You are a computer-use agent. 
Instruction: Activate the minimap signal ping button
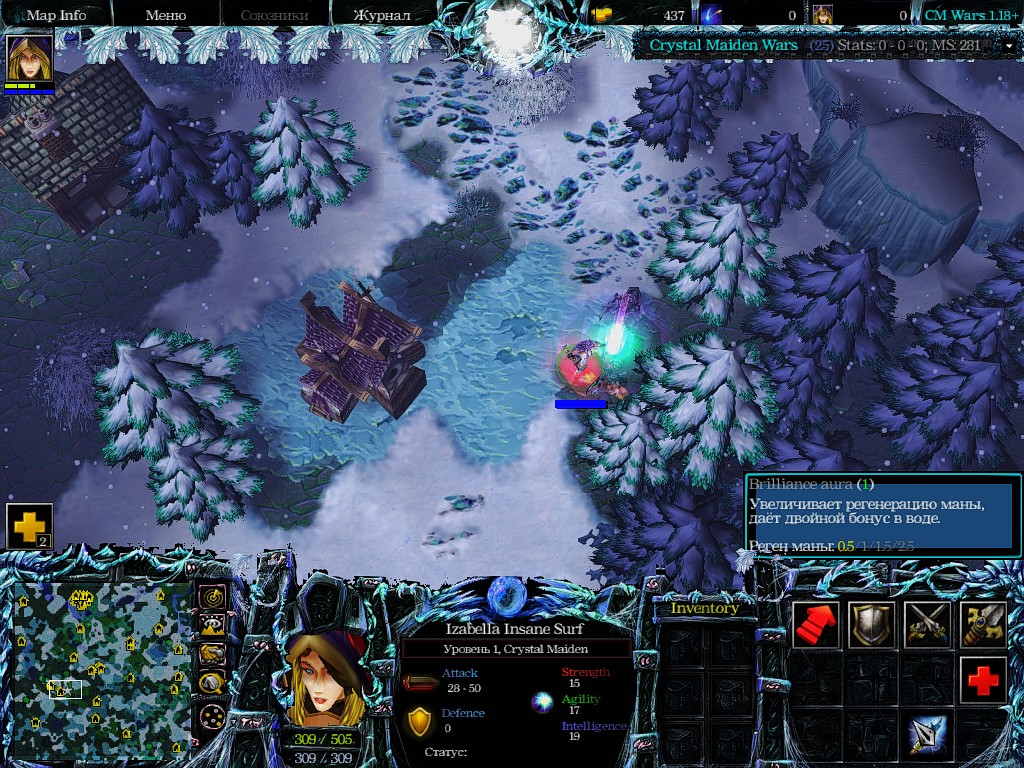(212, 597)
